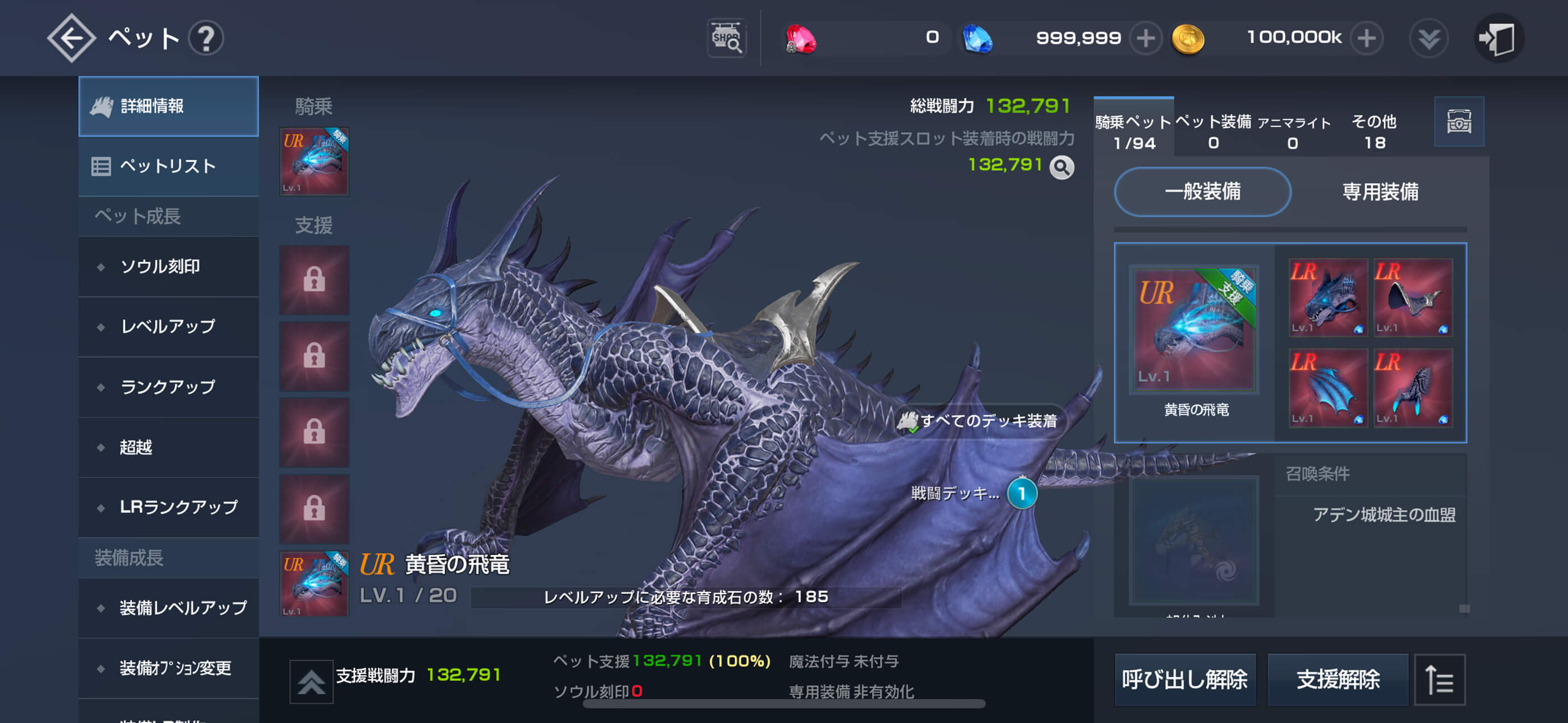Add blue diamonds with the plus icon

(1147, 38)
